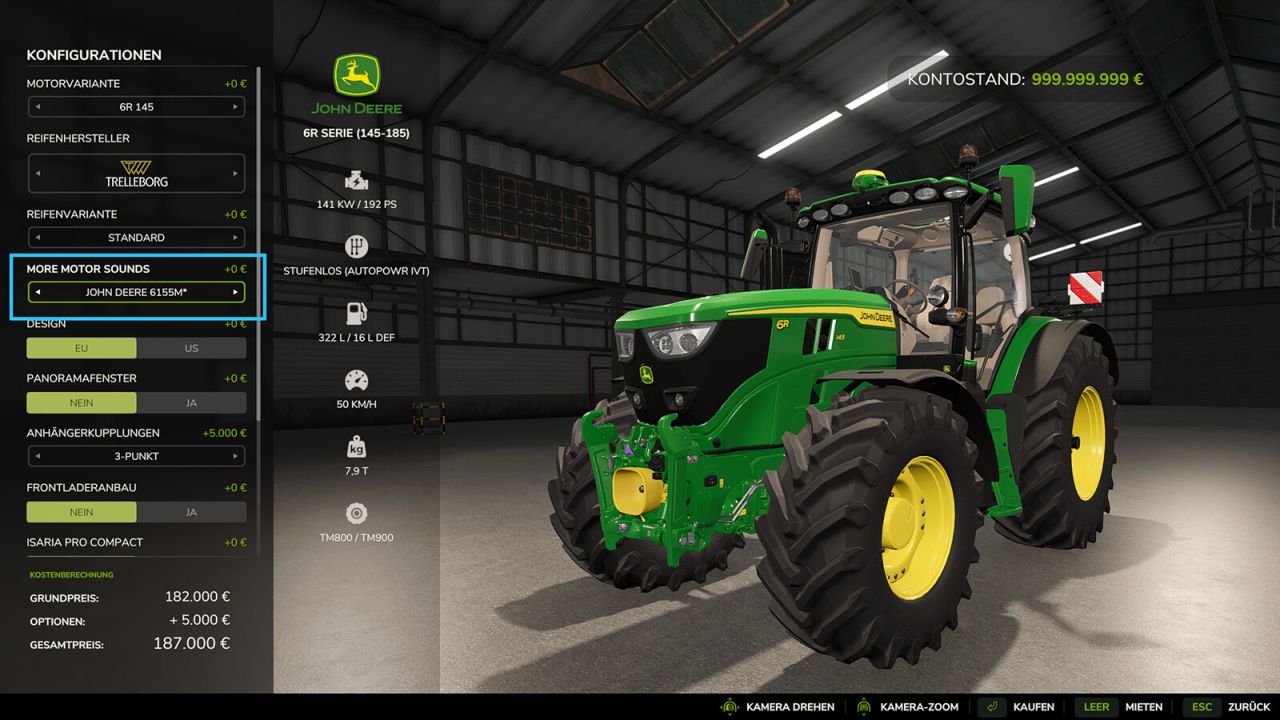Viewport: 1280px width, 720px height.
Task: Select the LEER option in the bottom bar
Action: pos(1096,706)
